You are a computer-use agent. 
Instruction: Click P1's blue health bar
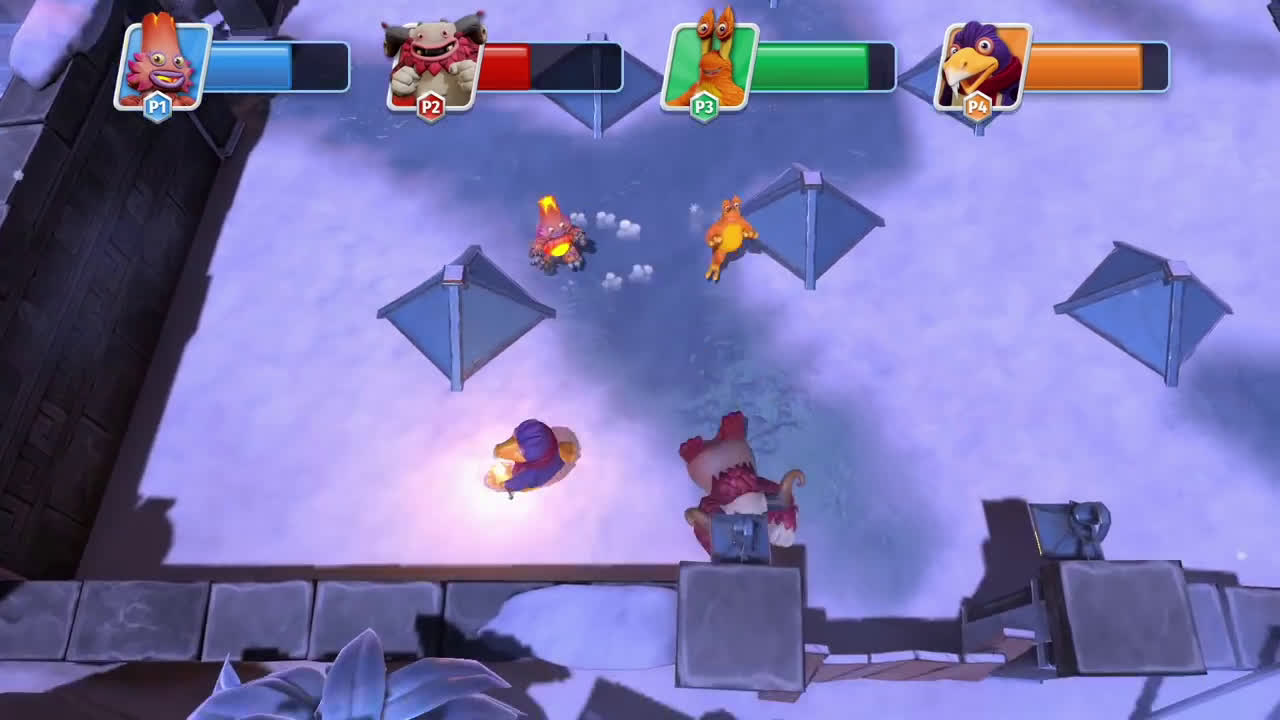click(250, 62)
